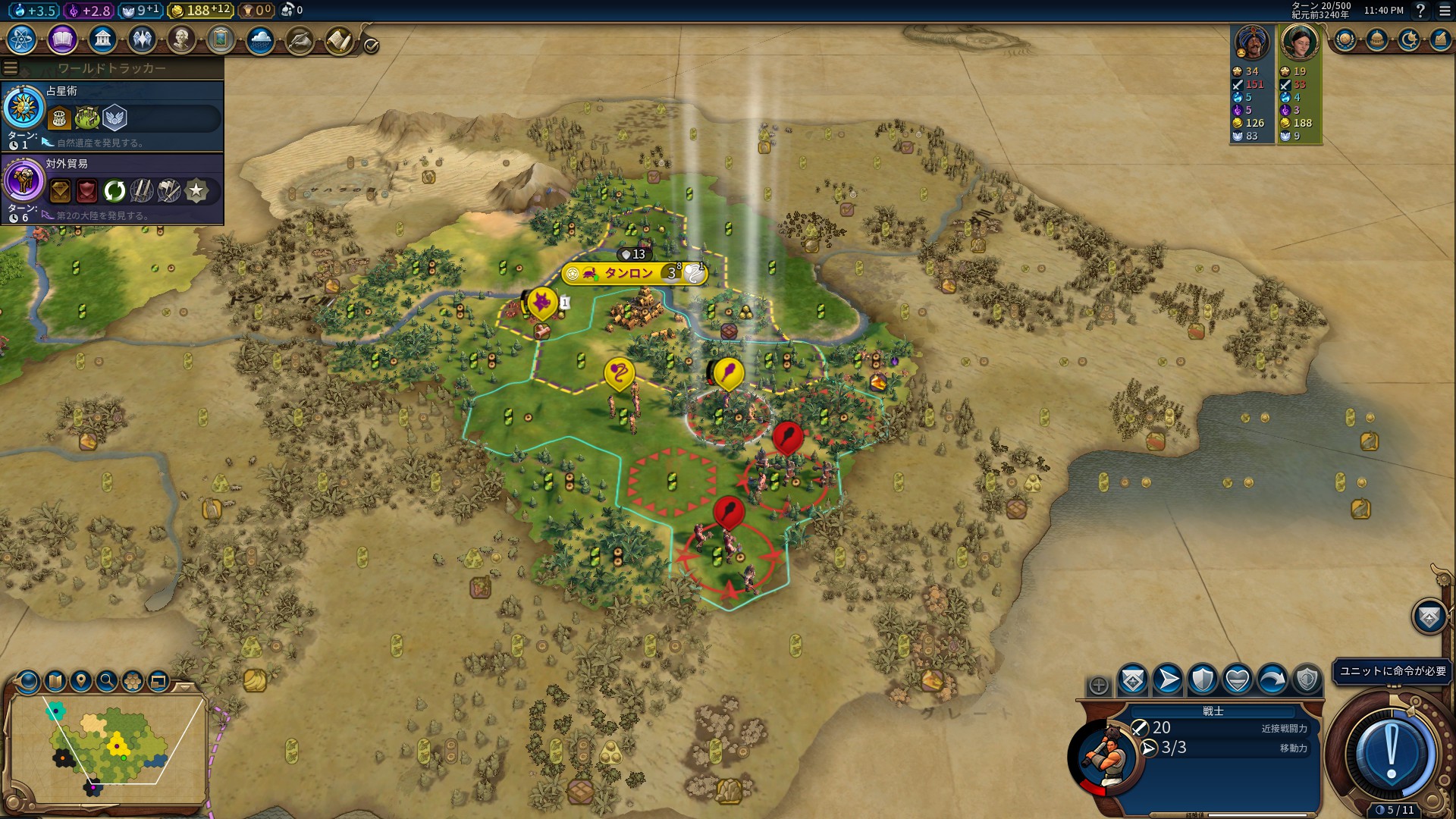Choose the skip turn curved arrow action

click(x=1272, y=679)
